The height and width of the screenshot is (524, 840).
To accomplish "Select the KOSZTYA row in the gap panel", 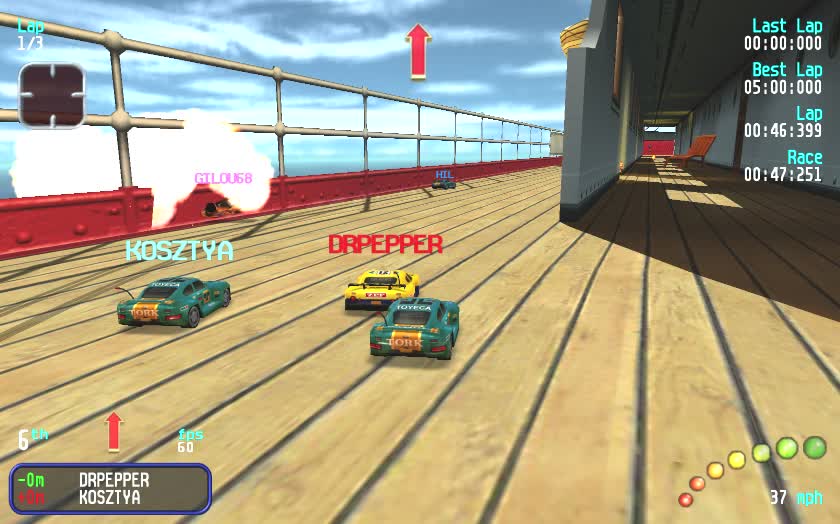I will [x=110, y=497].
